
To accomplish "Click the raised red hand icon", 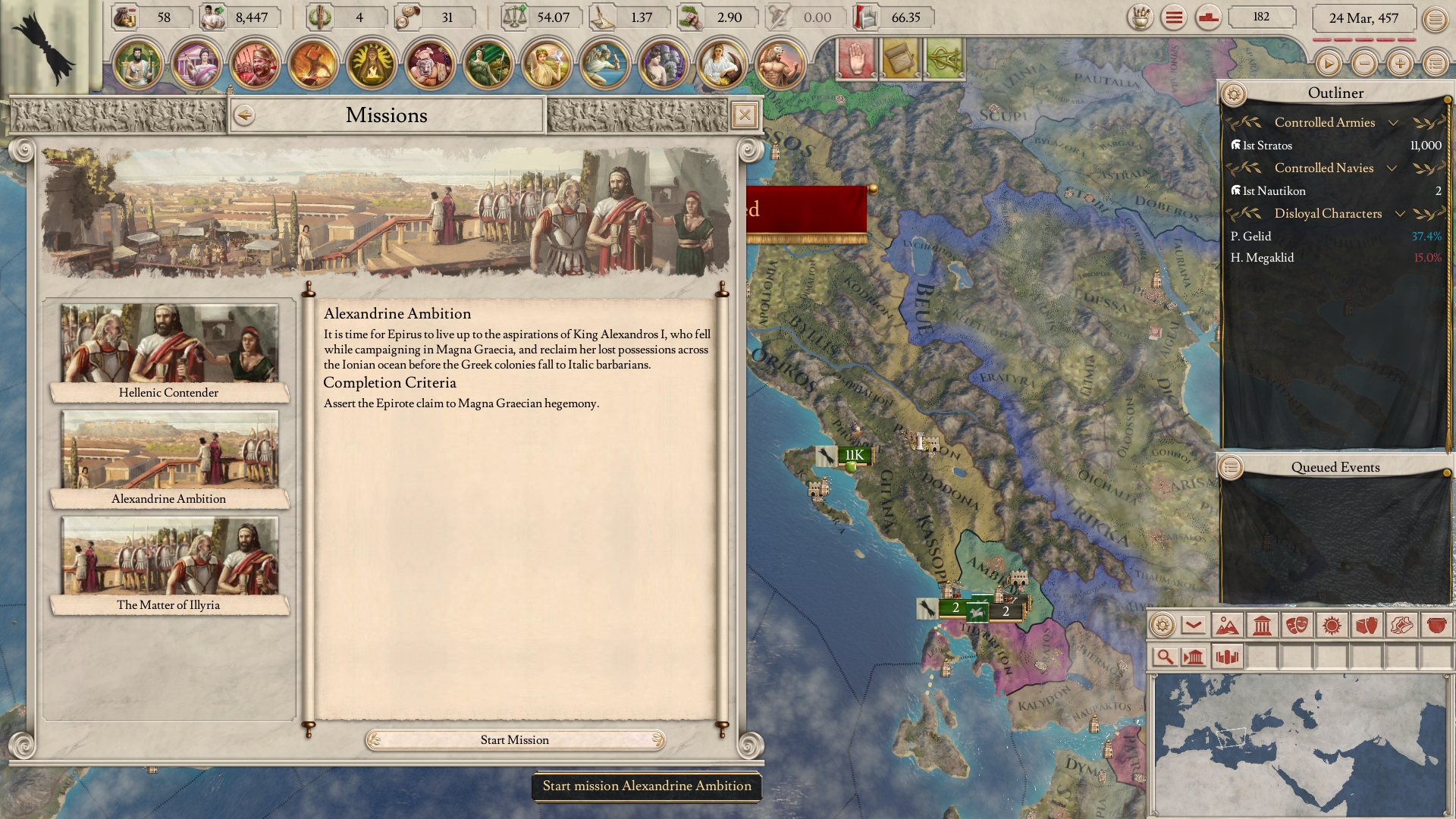I will (856, 59).
